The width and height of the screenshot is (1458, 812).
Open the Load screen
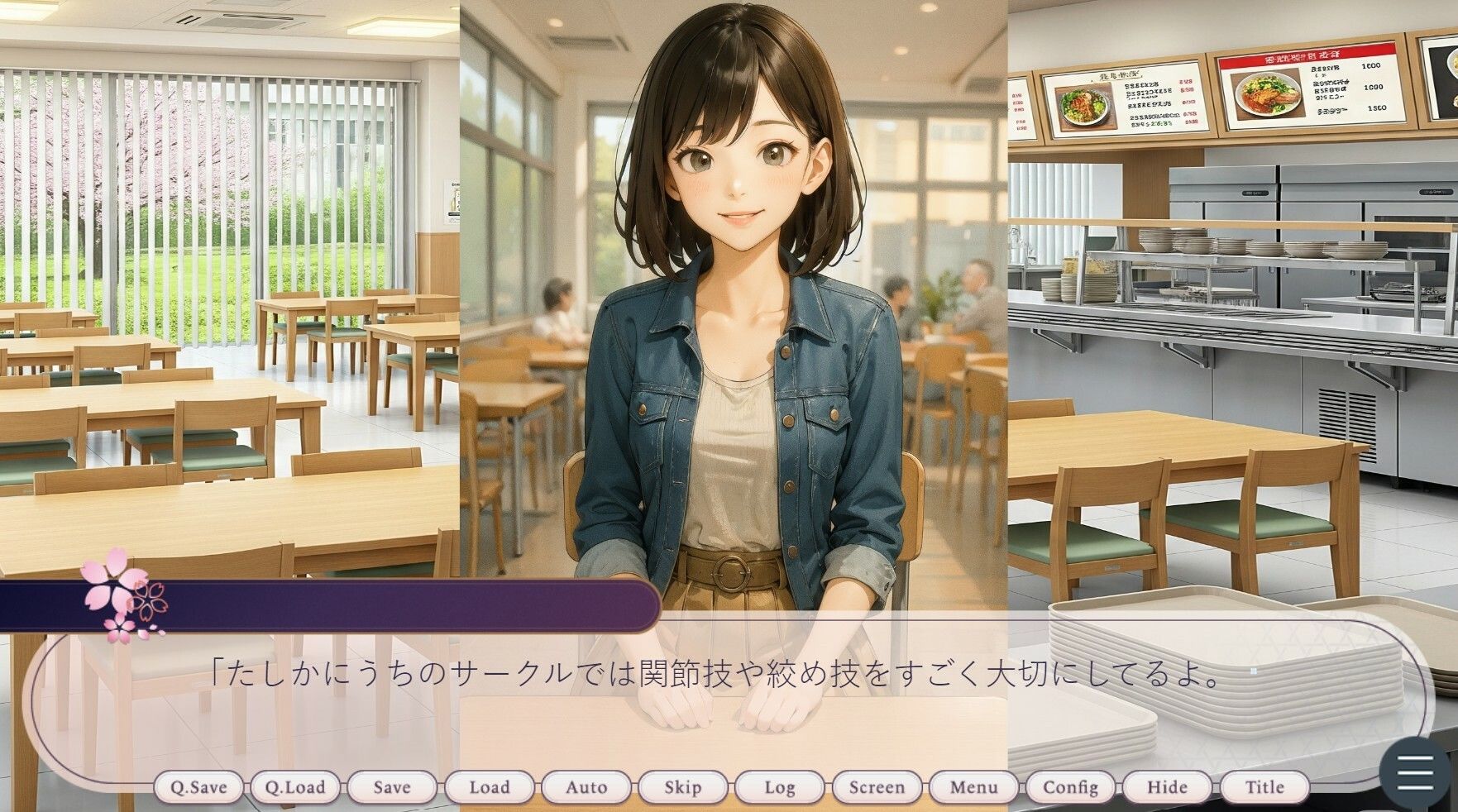(x=490, y=787)
